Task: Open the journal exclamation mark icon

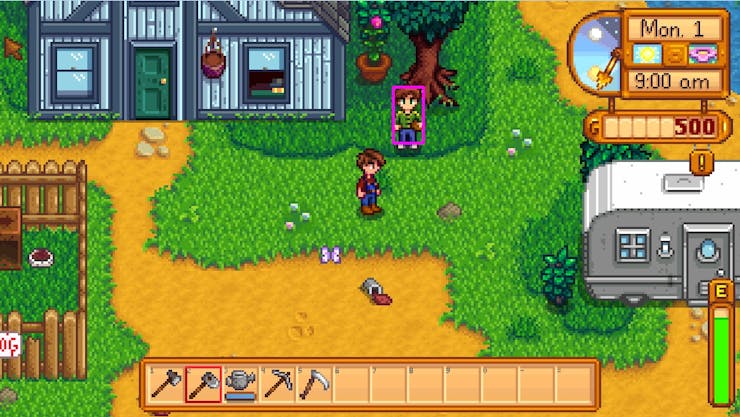Action: pos(703,160)
